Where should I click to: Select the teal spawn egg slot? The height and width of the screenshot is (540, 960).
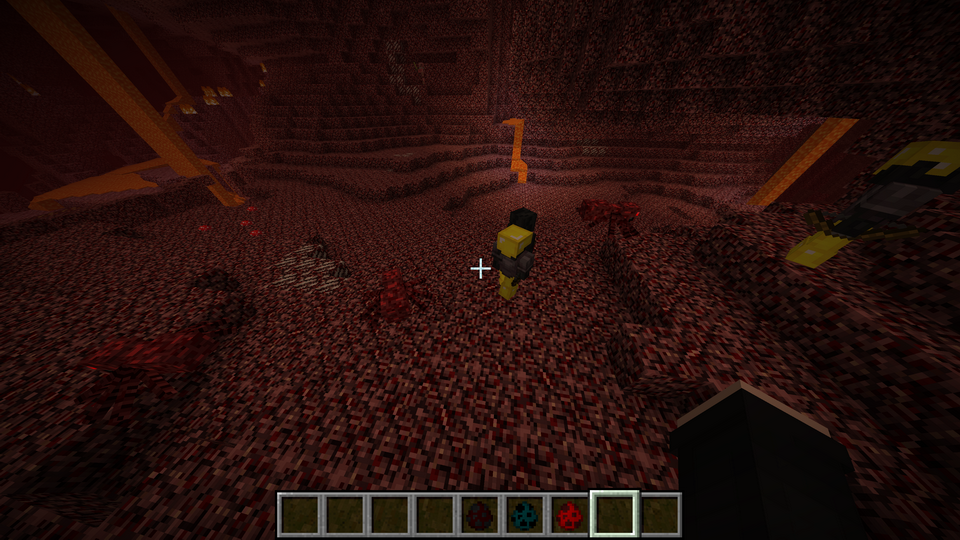(x=524, y=515)
